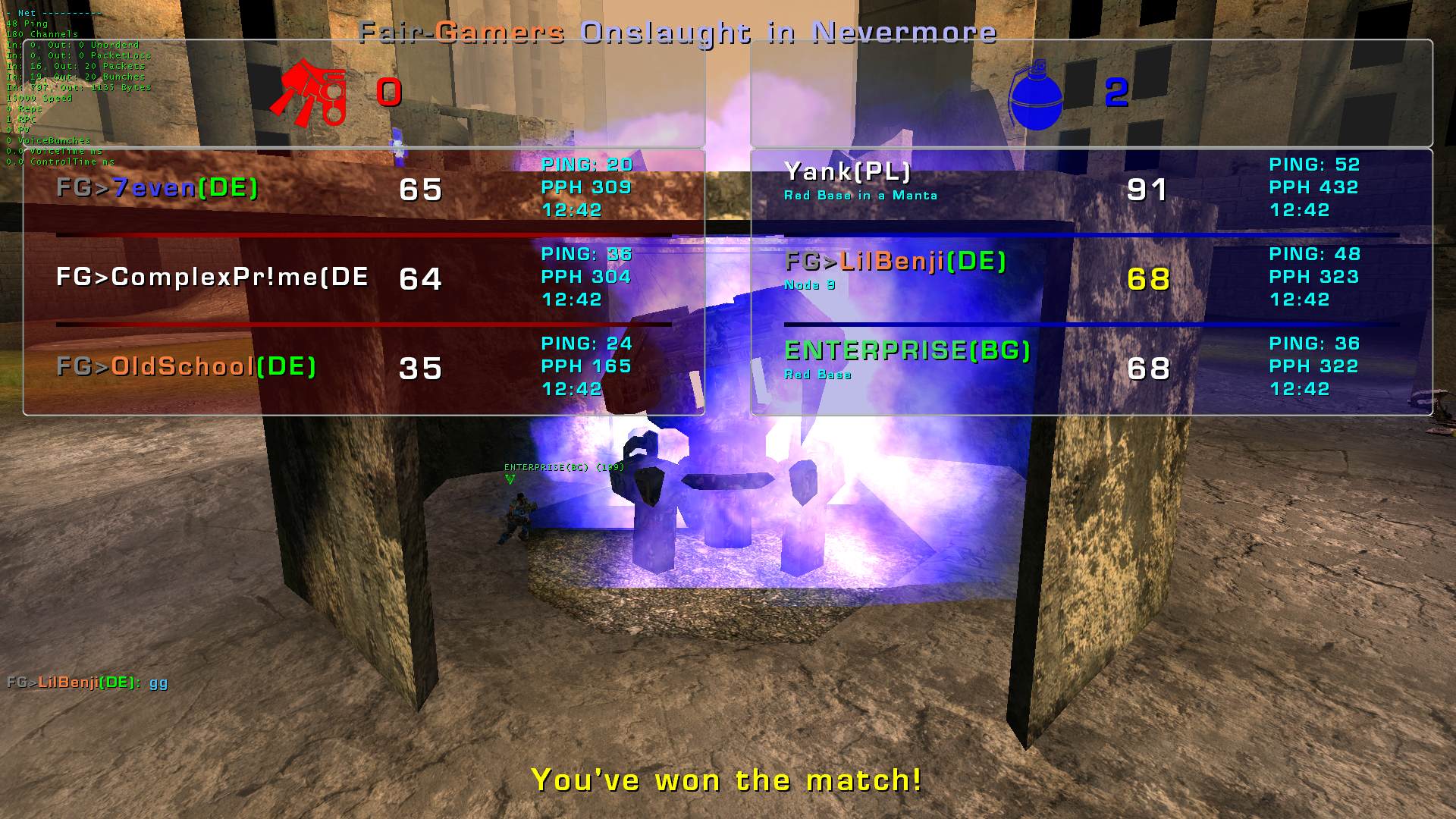
Task: Select ENTERPRISE(BG) player row
Action: (908, 351)
